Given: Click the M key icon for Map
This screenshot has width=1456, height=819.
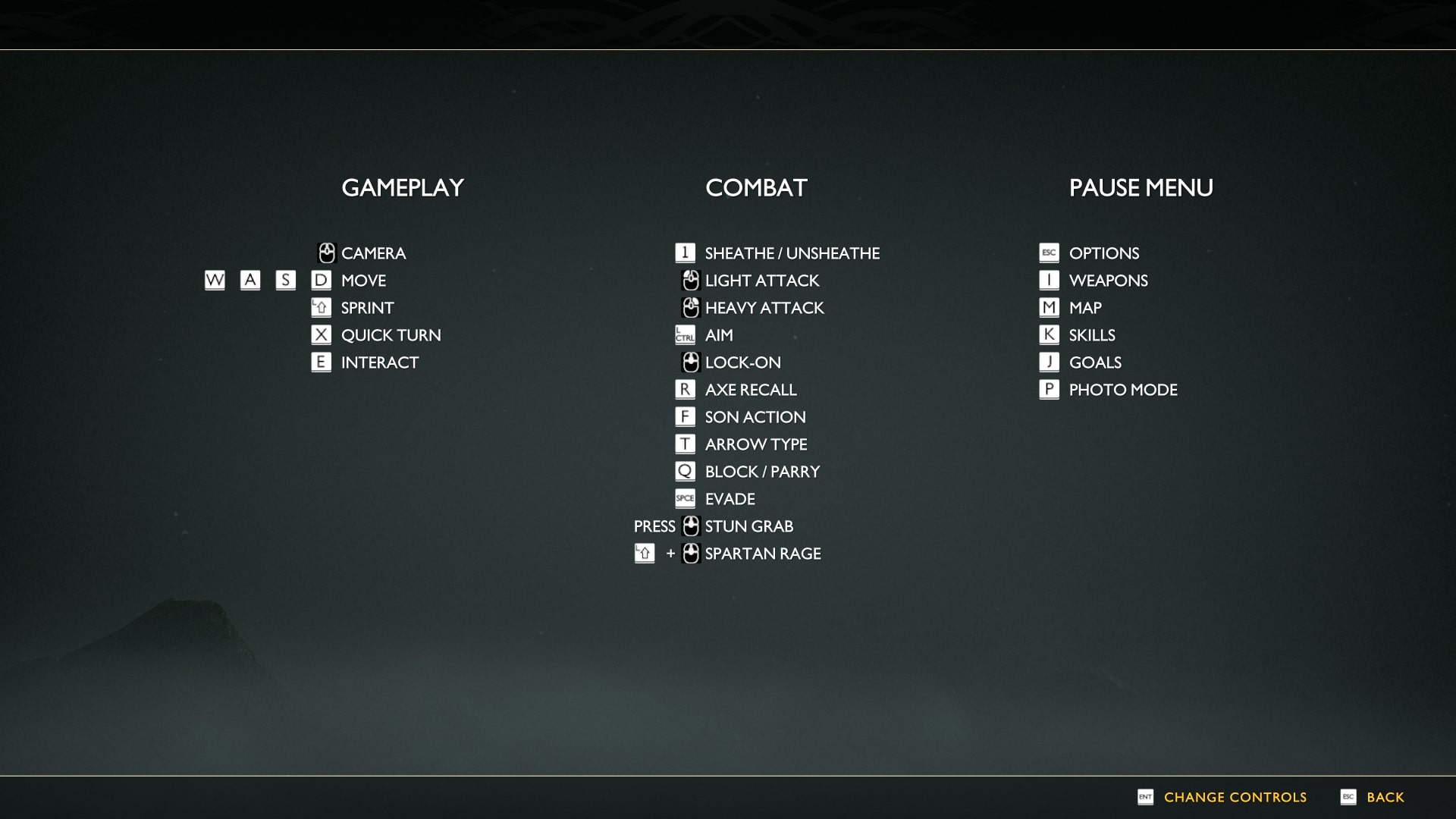Looking at the screenshot, I should [x=1049, y=307].
